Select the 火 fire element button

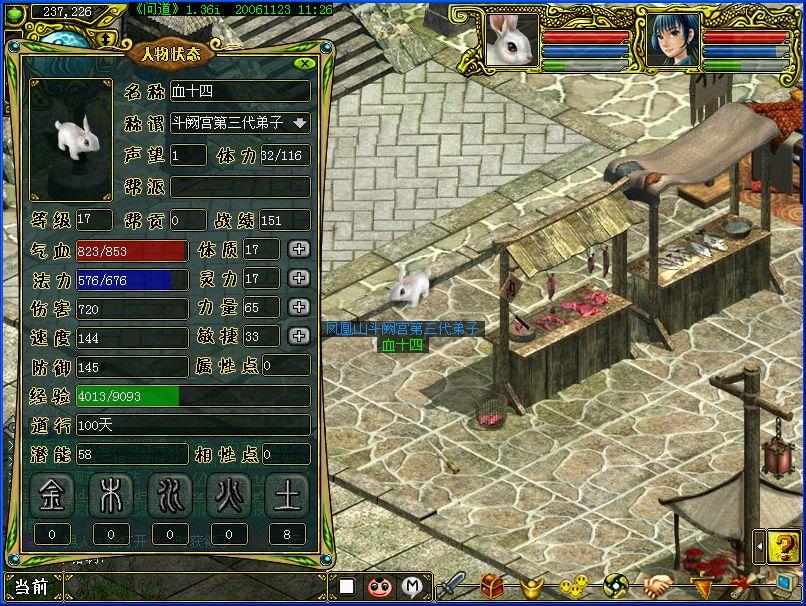(229, 497)
